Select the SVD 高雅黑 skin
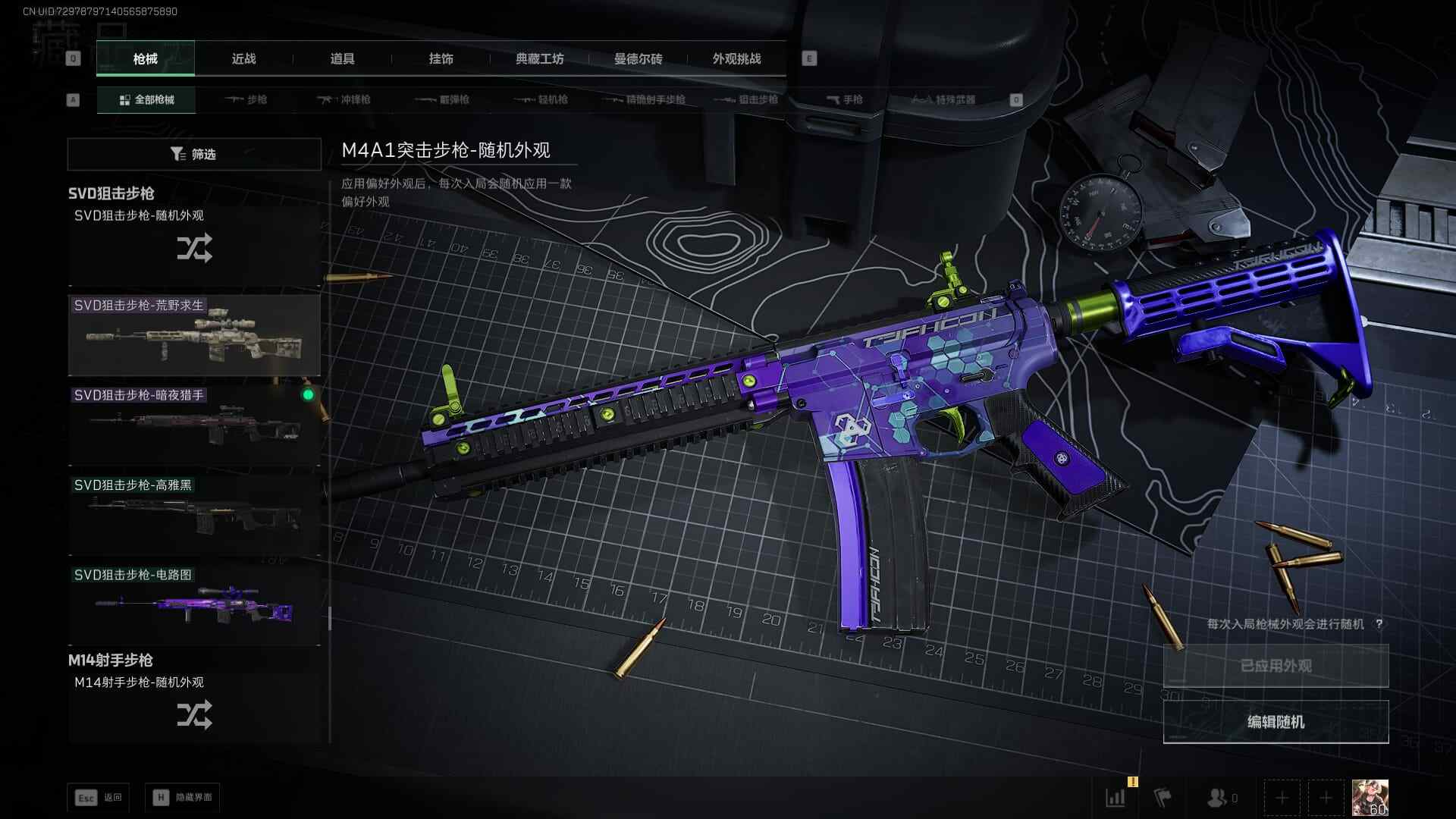 click(194, 516)
